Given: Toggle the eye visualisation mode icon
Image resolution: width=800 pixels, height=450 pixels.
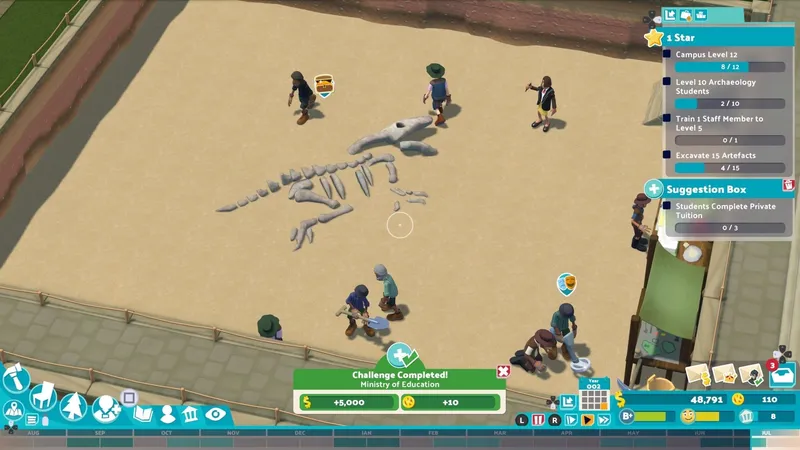Looking at the screenshot, I should (215, 413).
